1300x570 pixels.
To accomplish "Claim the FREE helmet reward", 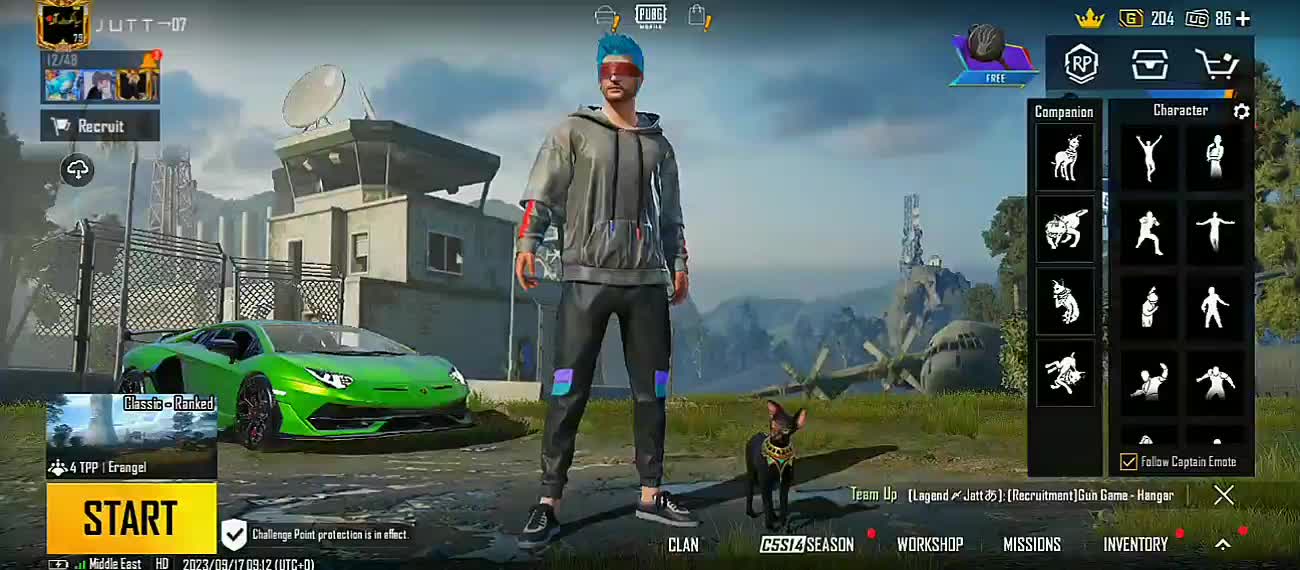I will [995, 55].
